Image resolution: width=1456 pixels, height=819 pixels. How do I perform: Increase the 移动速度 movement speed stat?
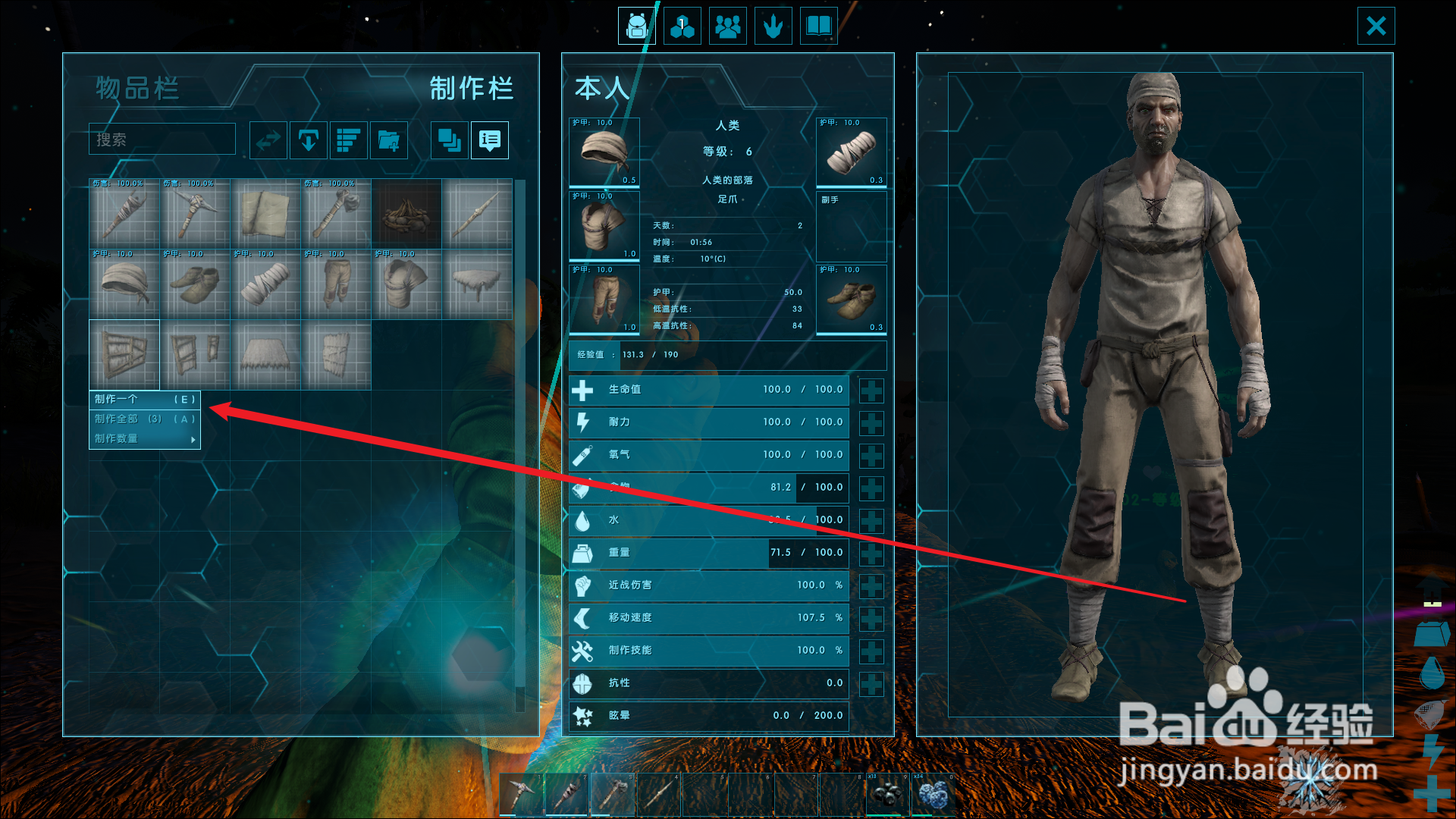tap(871, 619)
